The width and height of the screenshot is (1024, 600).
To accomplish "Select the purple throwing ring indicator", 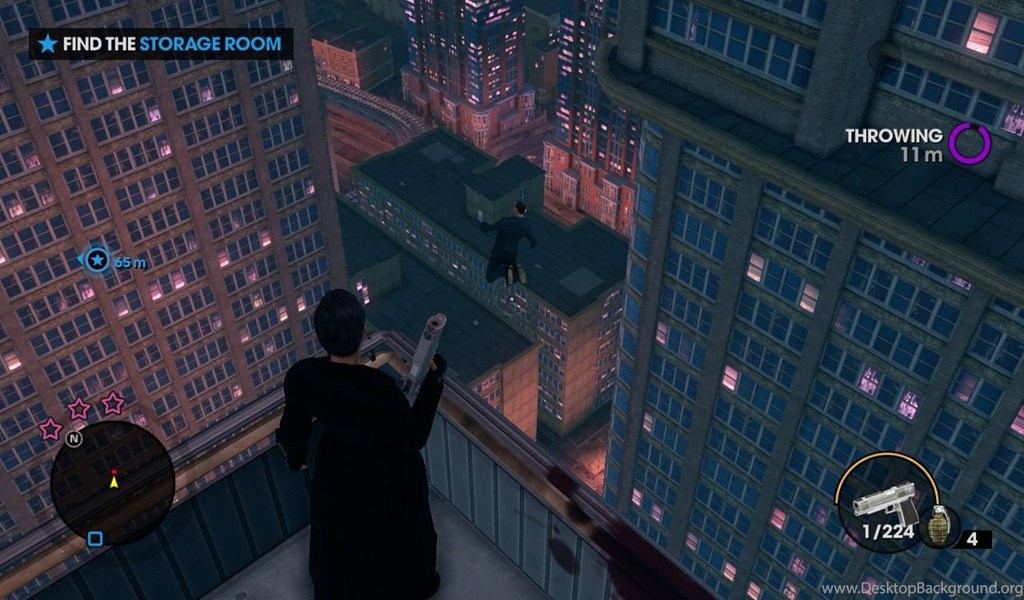I will tap(969, 143).
